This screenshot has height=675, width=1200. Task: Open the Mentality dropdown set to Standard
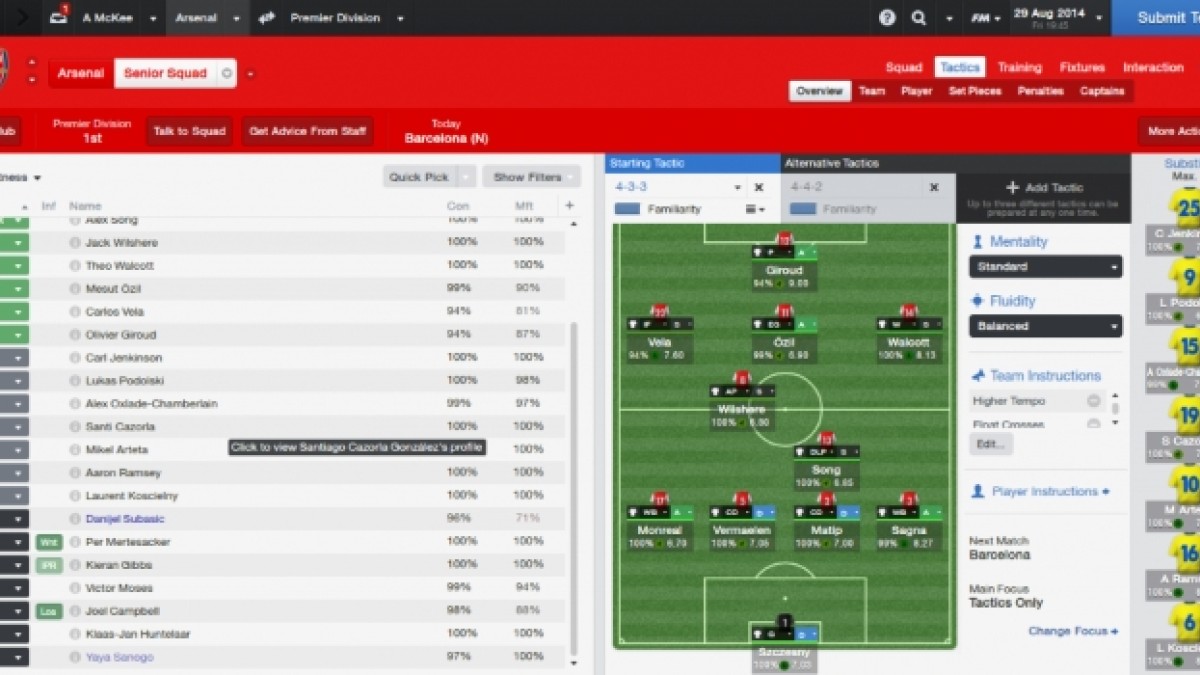[x=1045, y=267]
